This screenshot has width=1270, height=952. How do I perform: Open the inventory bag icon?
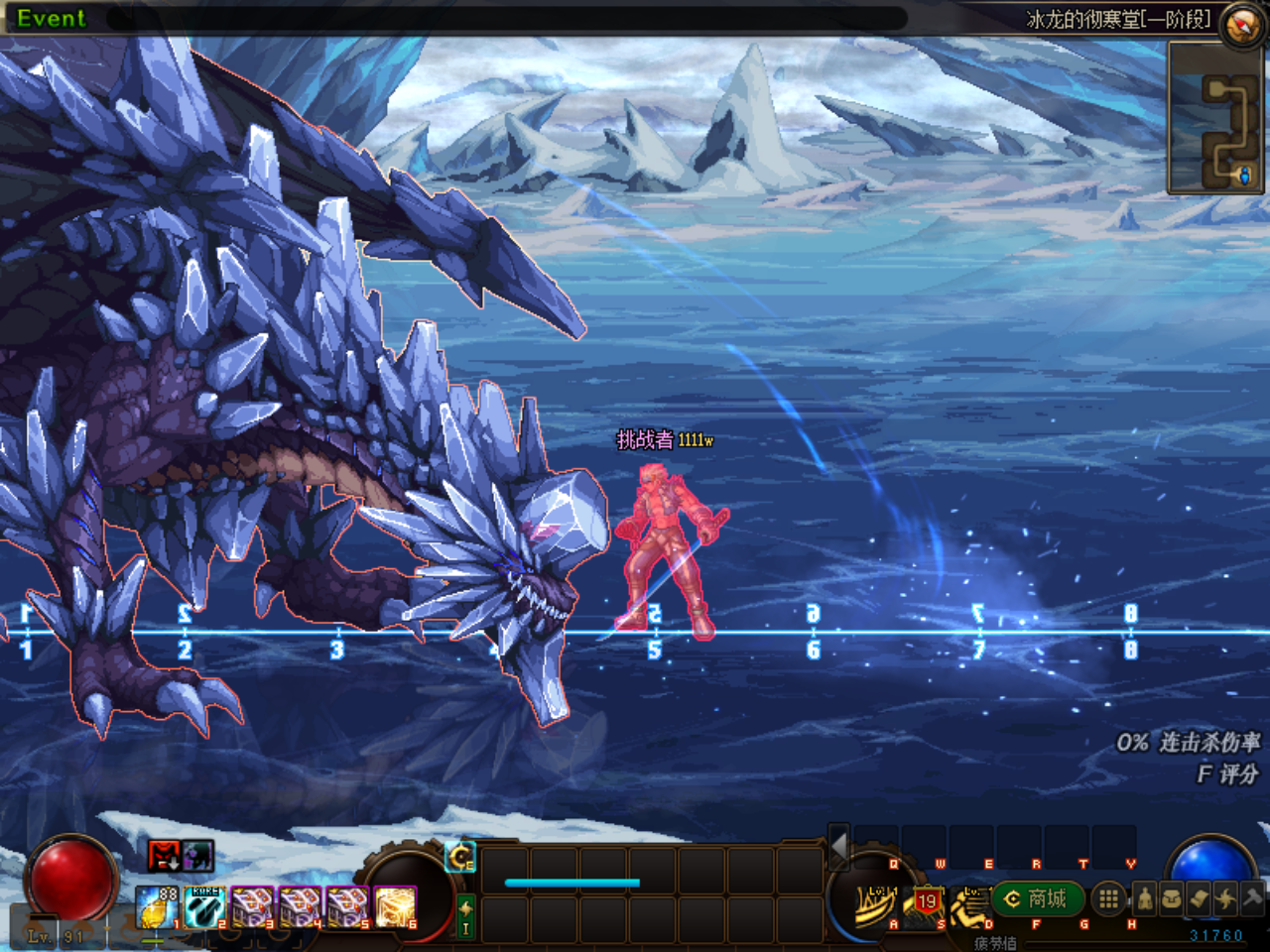click(x=1171, y=899)
